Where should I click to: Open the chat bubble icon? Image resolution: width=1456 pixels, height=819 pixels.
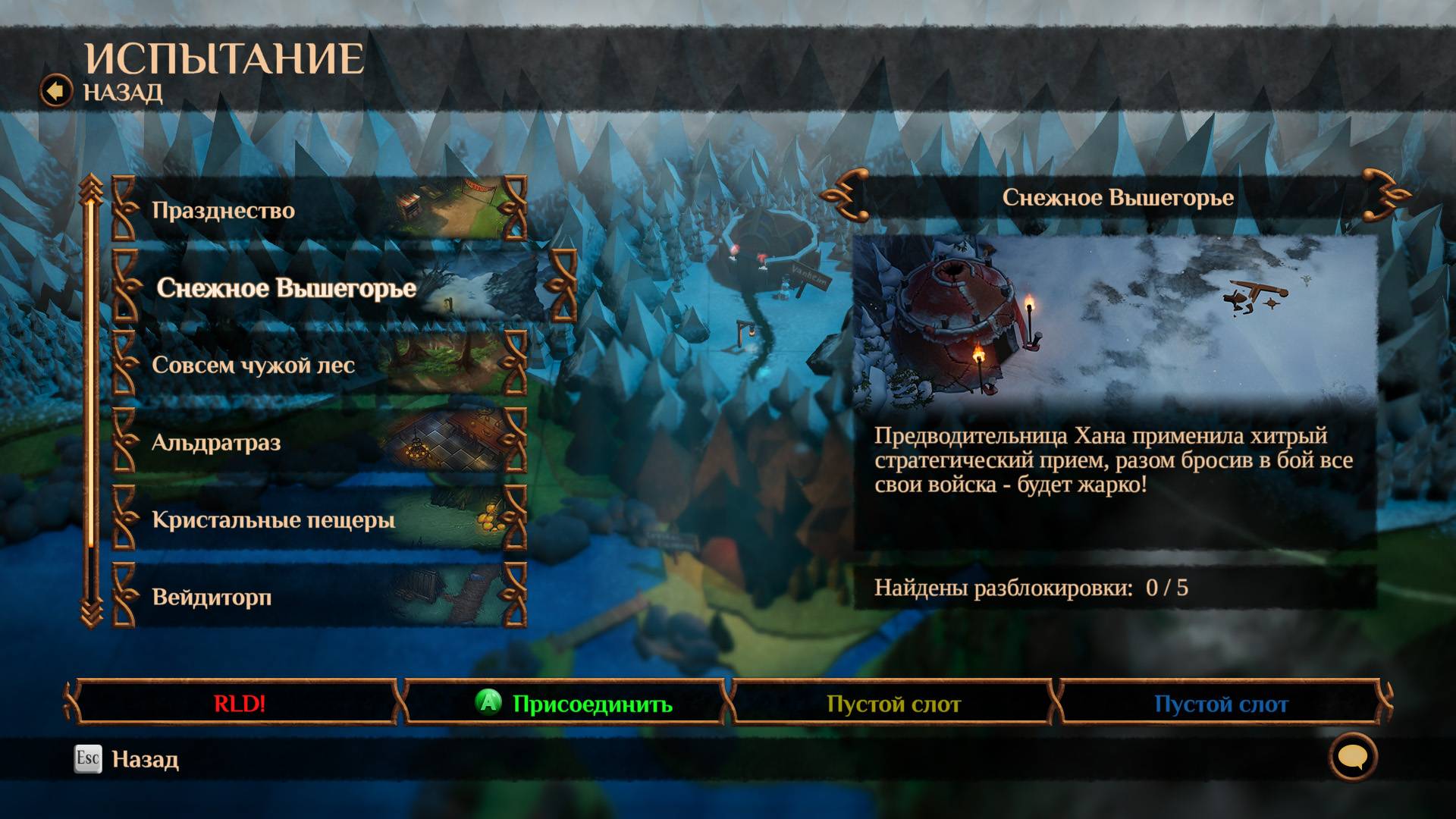[1353, 757]
